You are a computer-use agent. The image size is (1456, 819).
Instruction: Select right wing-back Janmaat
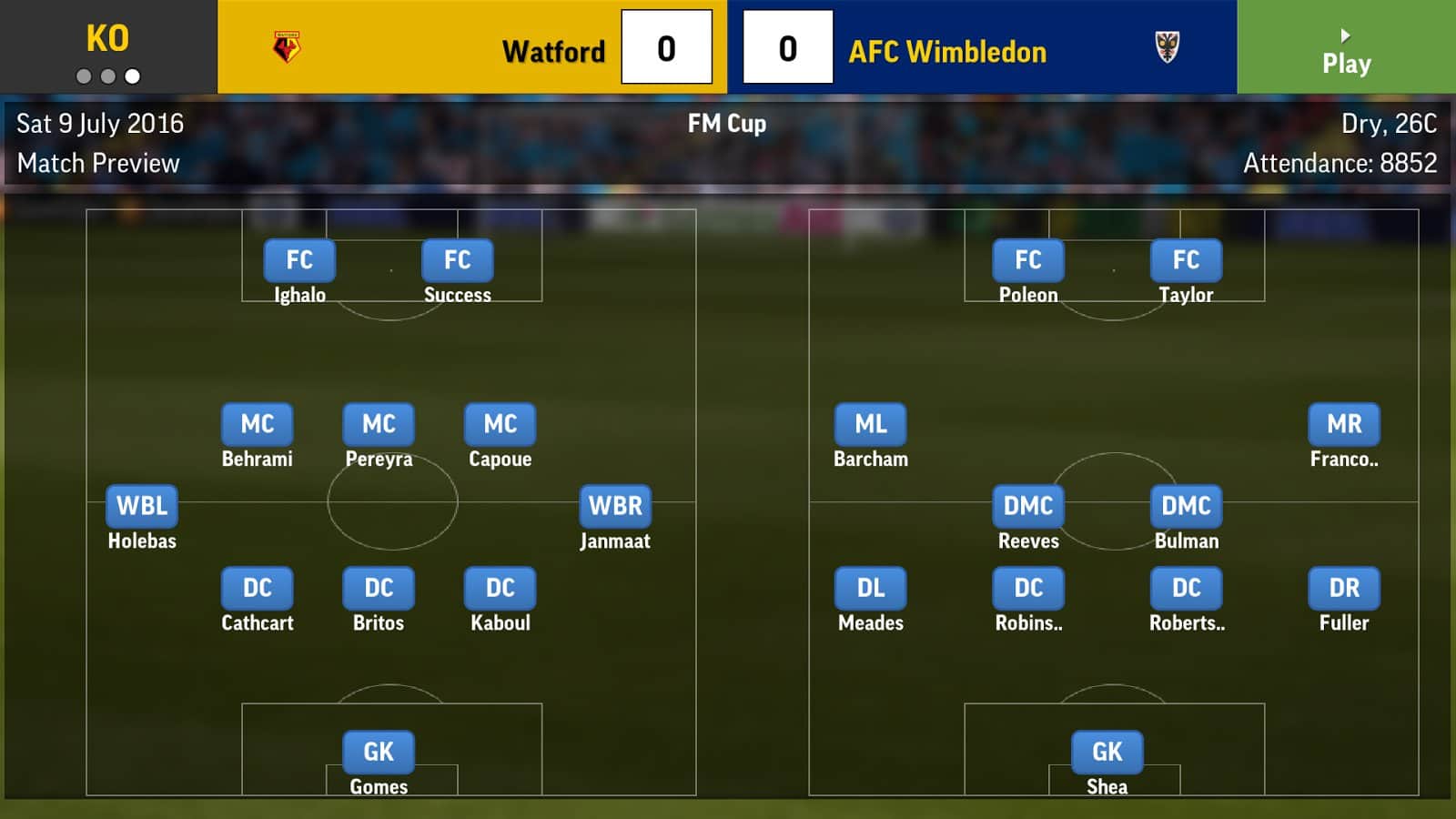[x=615, y=506]
